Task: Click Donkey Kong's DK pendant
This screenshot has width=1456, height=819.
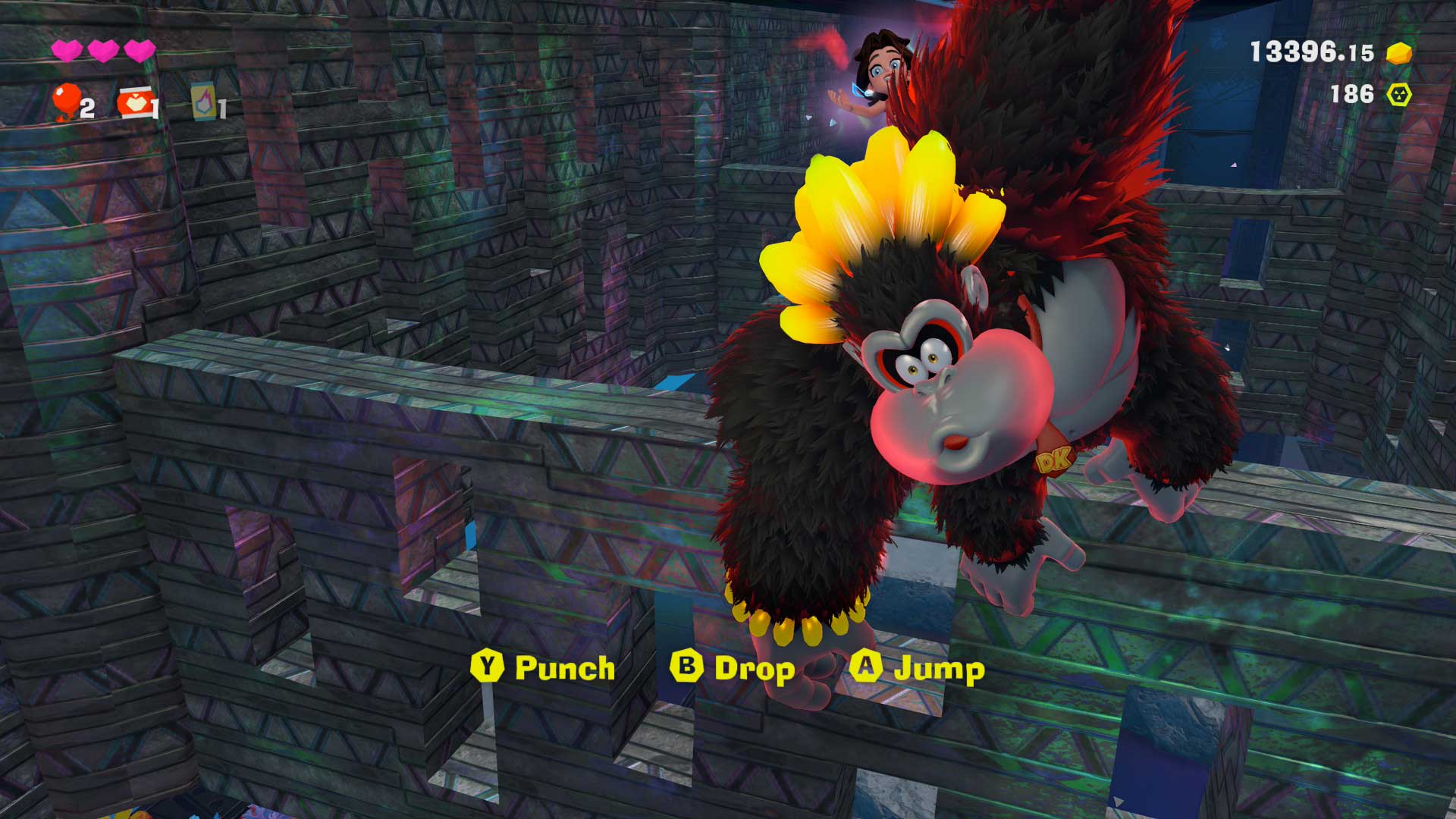Action: click(x=1055, y=459)
